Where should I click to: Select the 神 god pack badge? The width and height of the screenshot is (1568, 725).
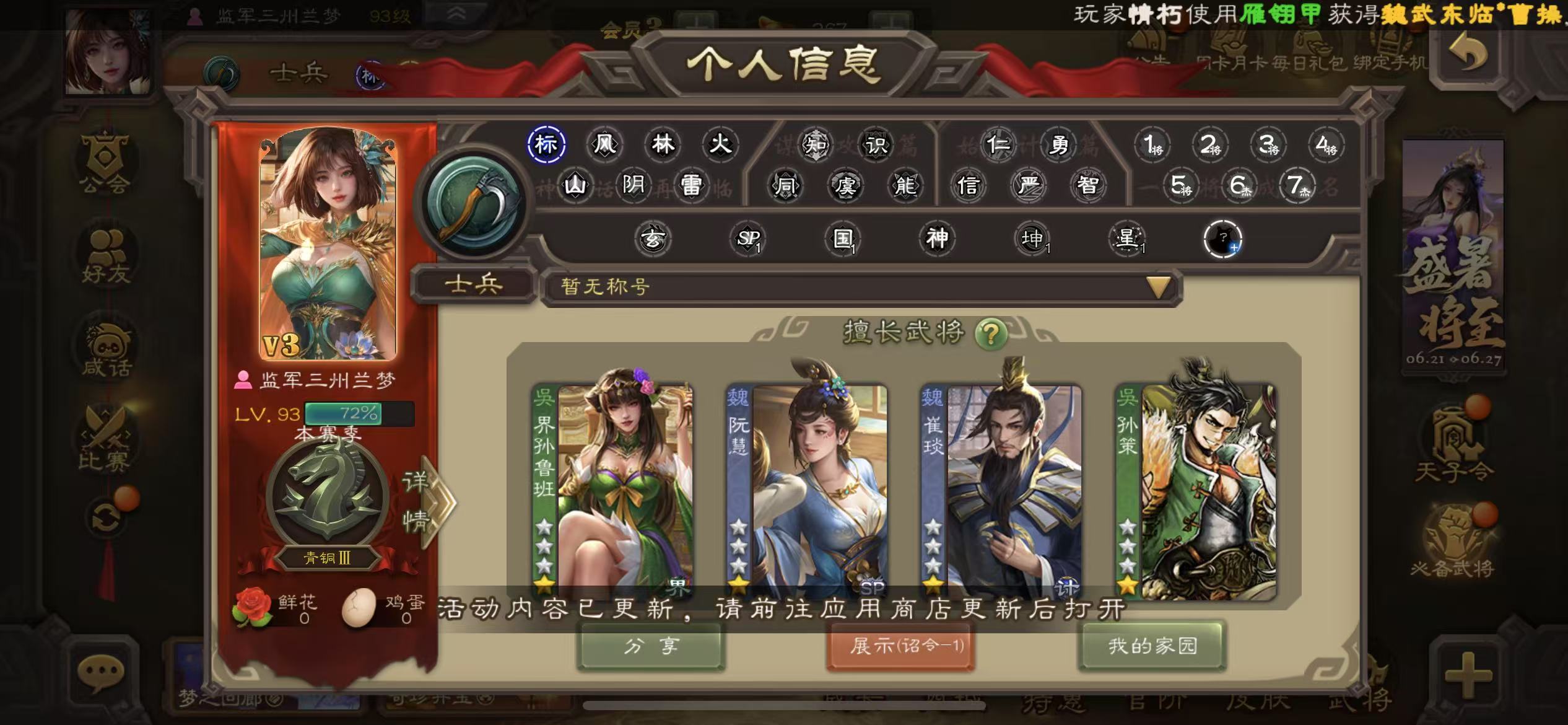click(x=937, y=238)
